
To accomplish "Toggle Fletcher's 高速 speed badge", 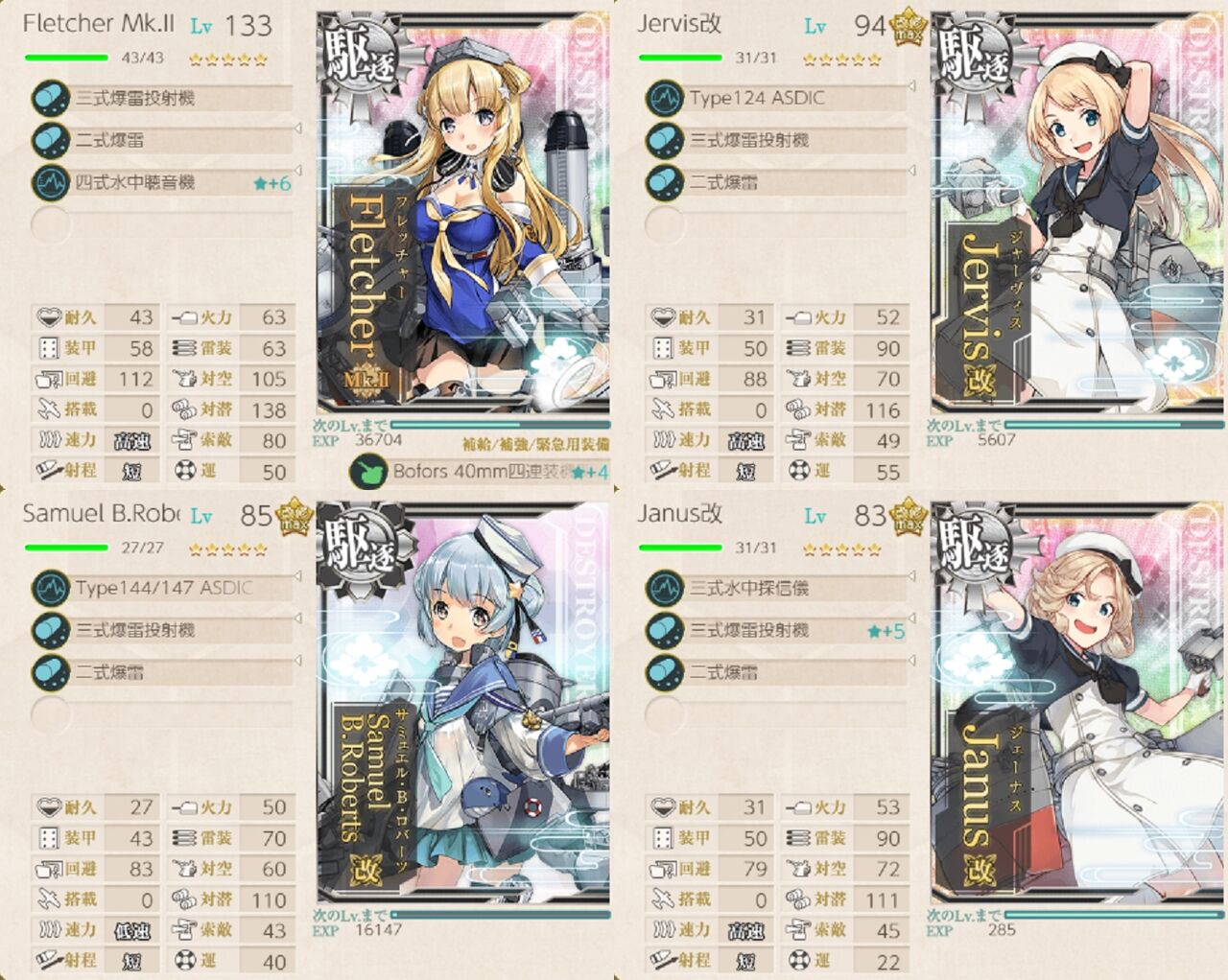I will point(130,440).
